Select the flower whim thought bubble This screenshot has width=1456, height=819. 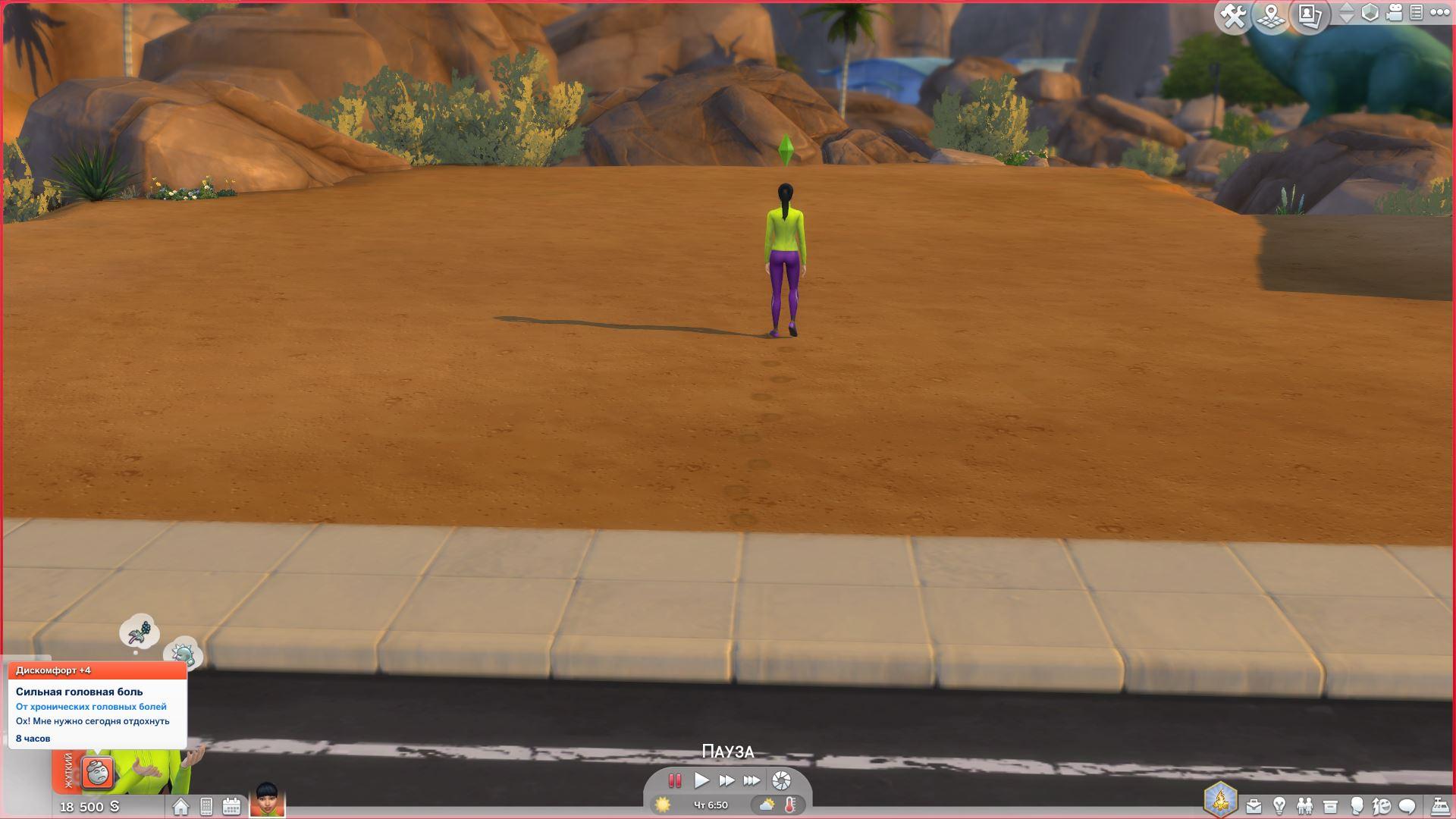click(x=140, y=632)
